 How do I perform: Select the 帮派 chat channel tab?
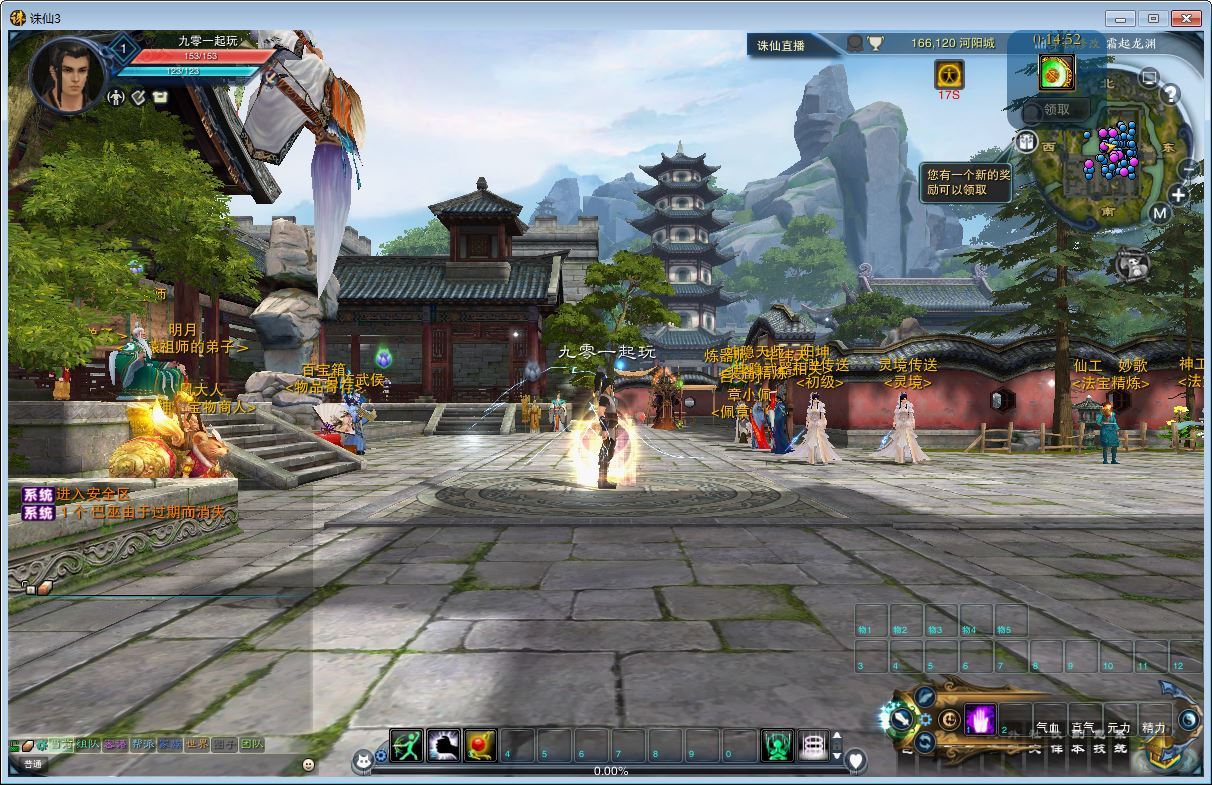(x=143, y=744)
